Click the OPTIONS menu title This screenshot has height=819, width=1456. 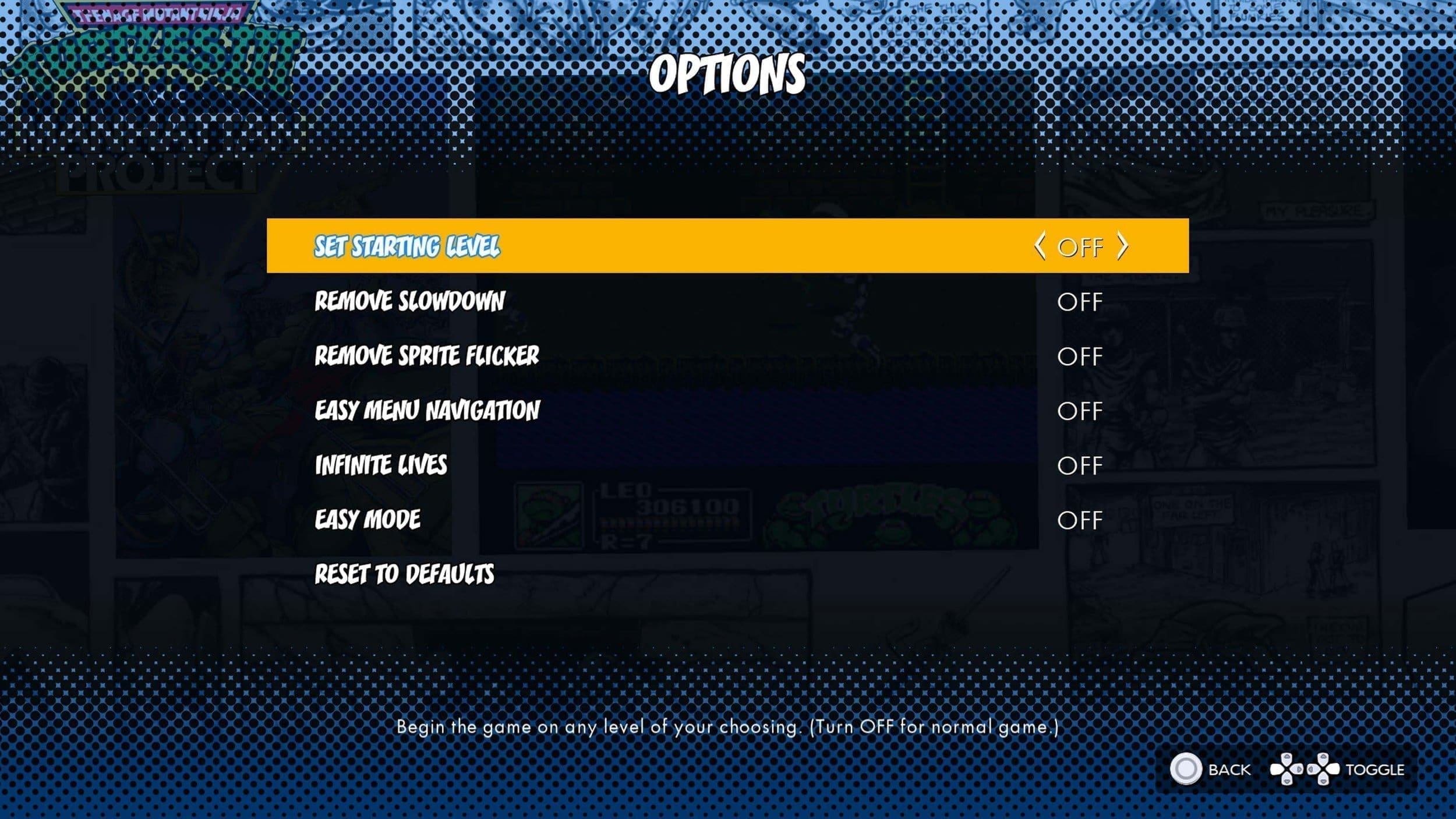pyautogui.click(x=728, y=73)
